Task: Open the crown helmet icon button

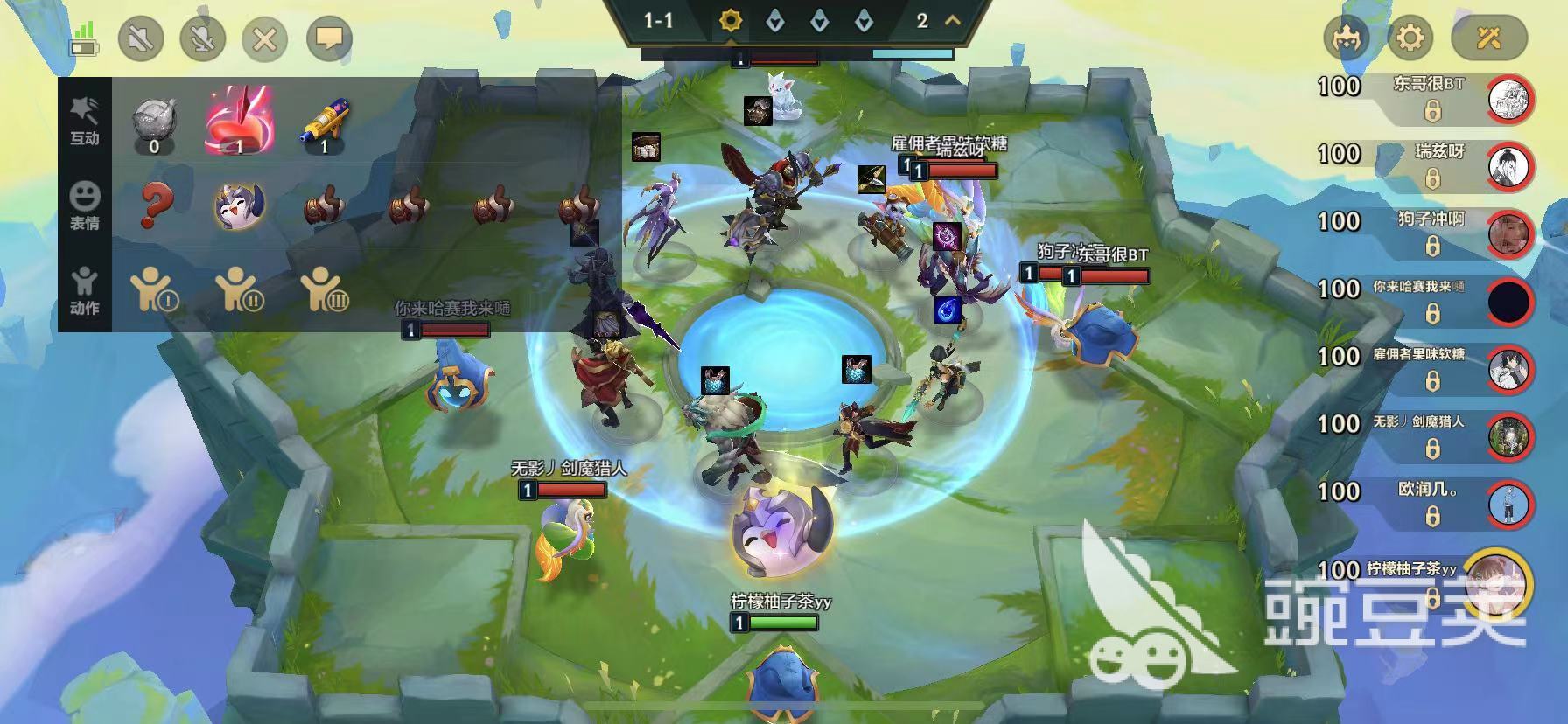Action: point(1346,38)
